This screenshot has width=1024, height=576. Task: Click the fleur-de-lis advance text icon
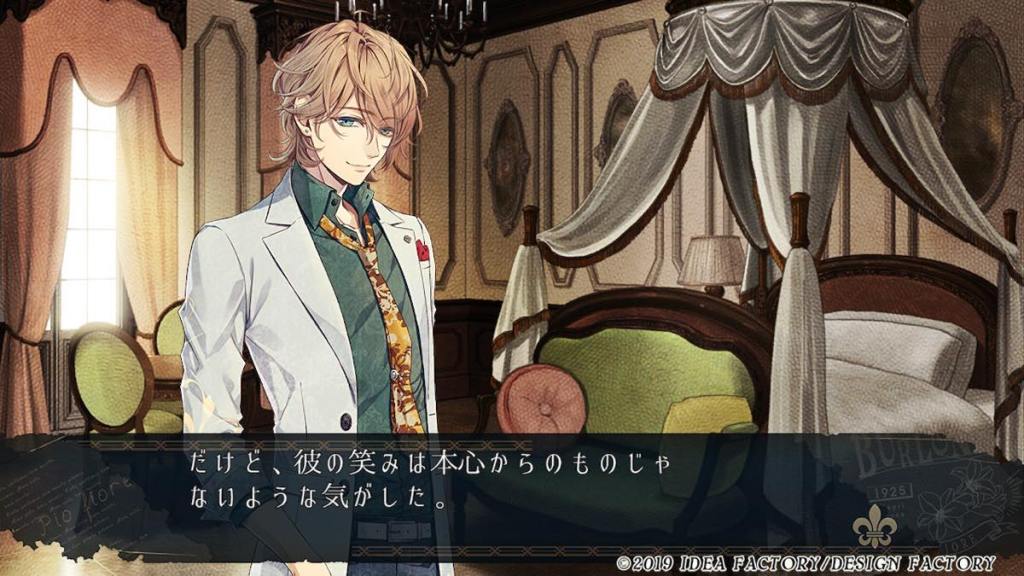pyautogui.click(x=871, y=530)
